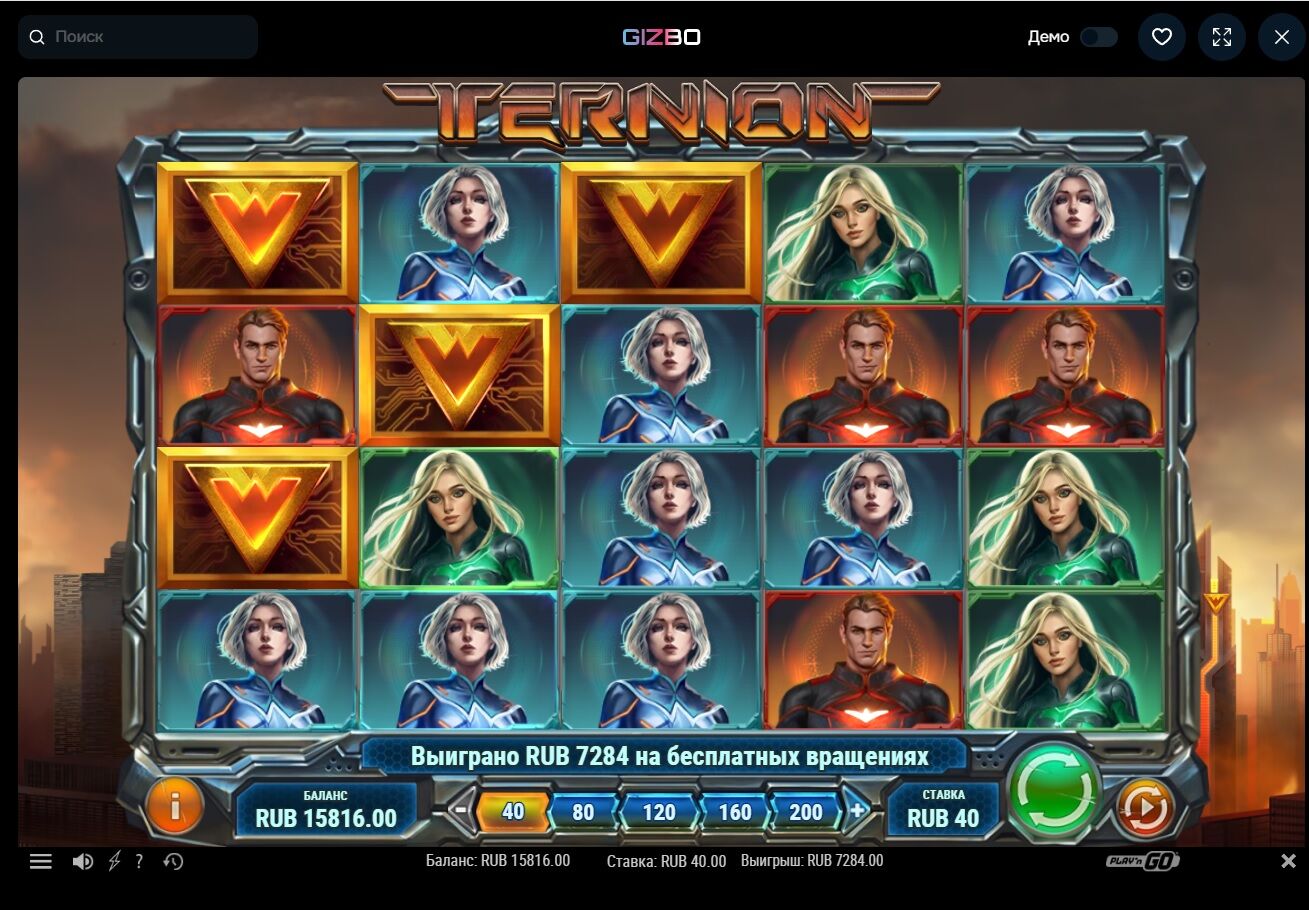Image resolution: width=1309 pixels, height=910 pixels.
Task: Add the game to favorites with heart
Action: click(x=1161, y=37)
